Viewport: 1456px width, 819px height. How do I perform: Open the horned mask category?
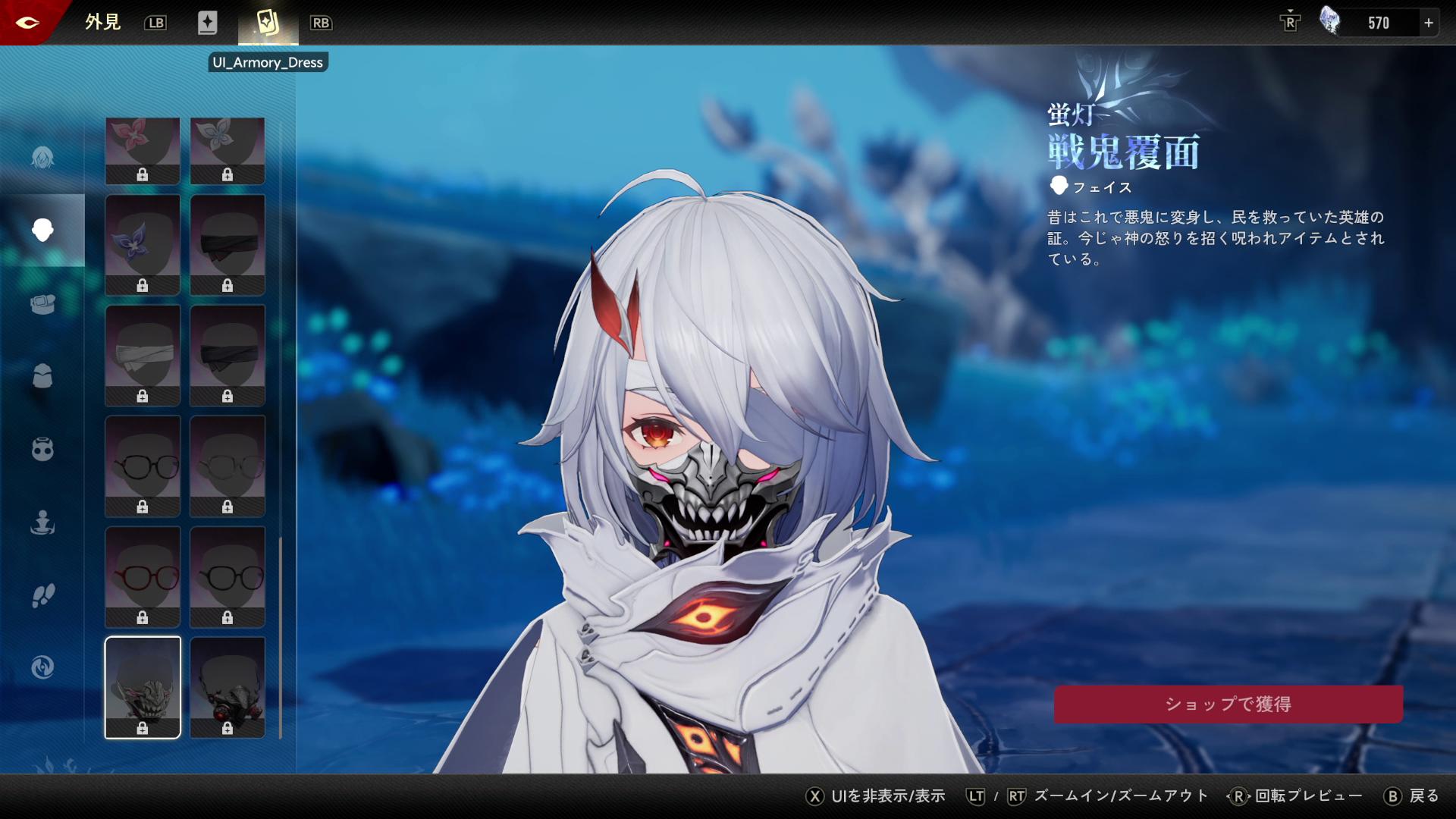[42, 449]
